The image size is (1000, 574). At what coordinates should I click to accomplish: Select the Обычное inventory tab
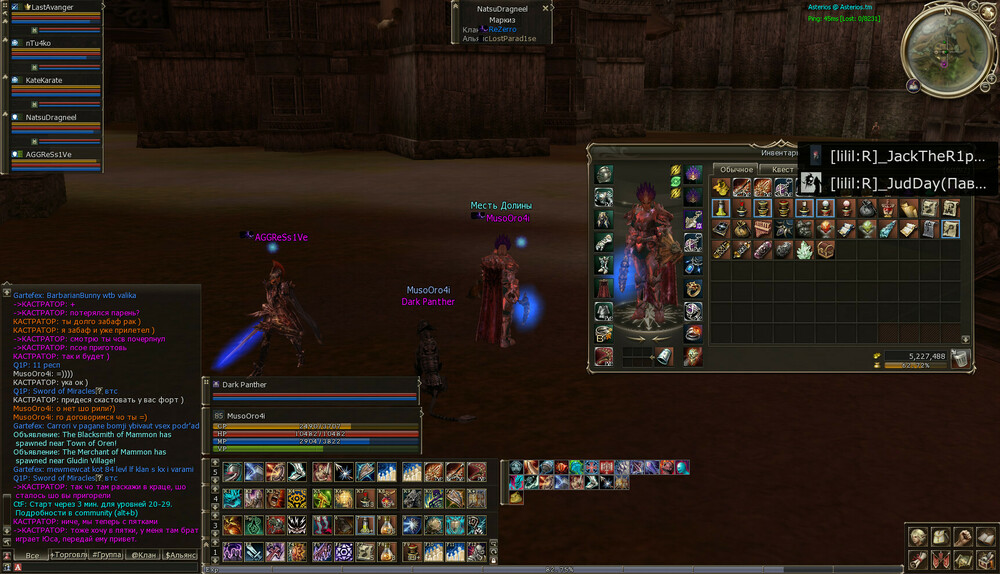tap(737, 169)
